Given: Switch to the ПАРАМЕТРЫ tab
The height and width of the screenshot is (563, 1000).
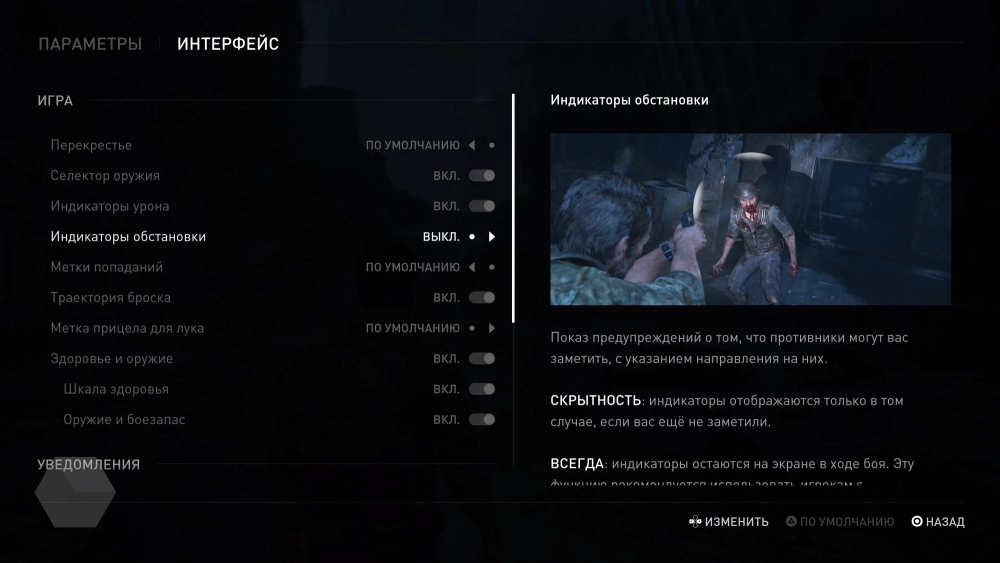Looking at the screenshot, I should click(90, 44).
